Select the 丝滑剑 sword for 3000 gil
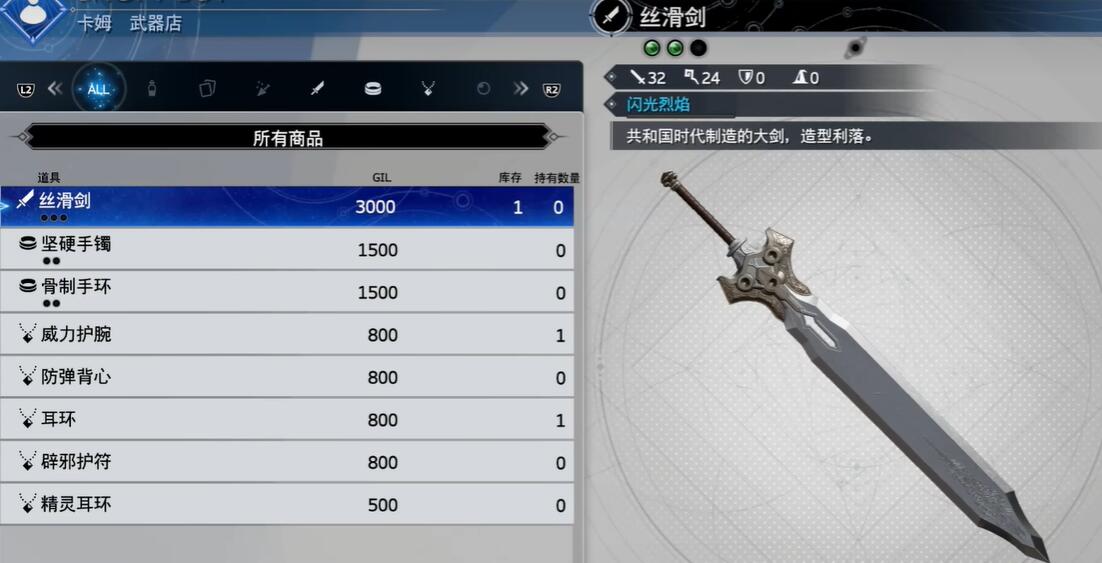 287,206
